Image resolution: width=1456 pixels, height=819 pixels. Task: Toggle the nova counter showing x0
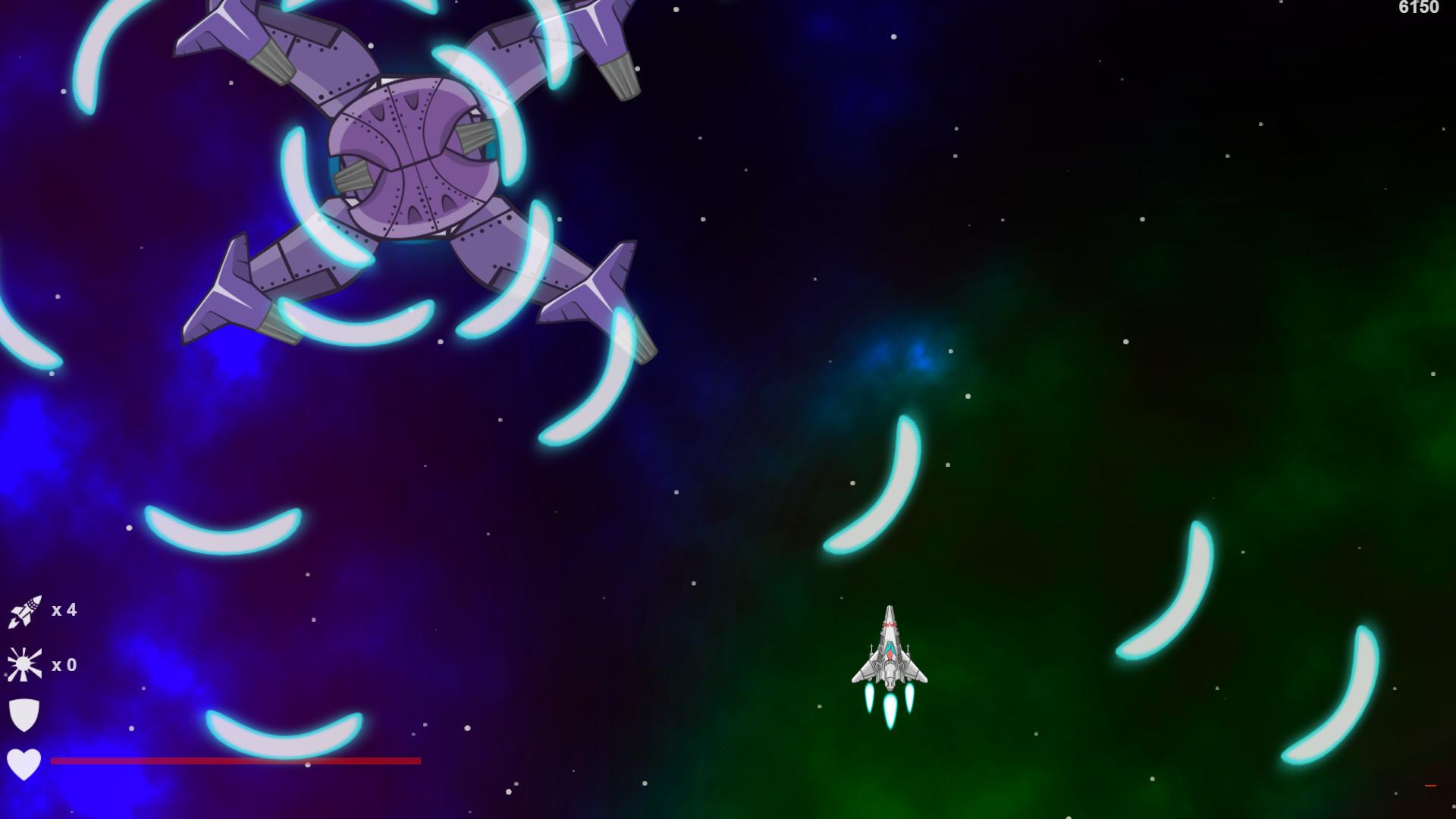pos(64,664)
